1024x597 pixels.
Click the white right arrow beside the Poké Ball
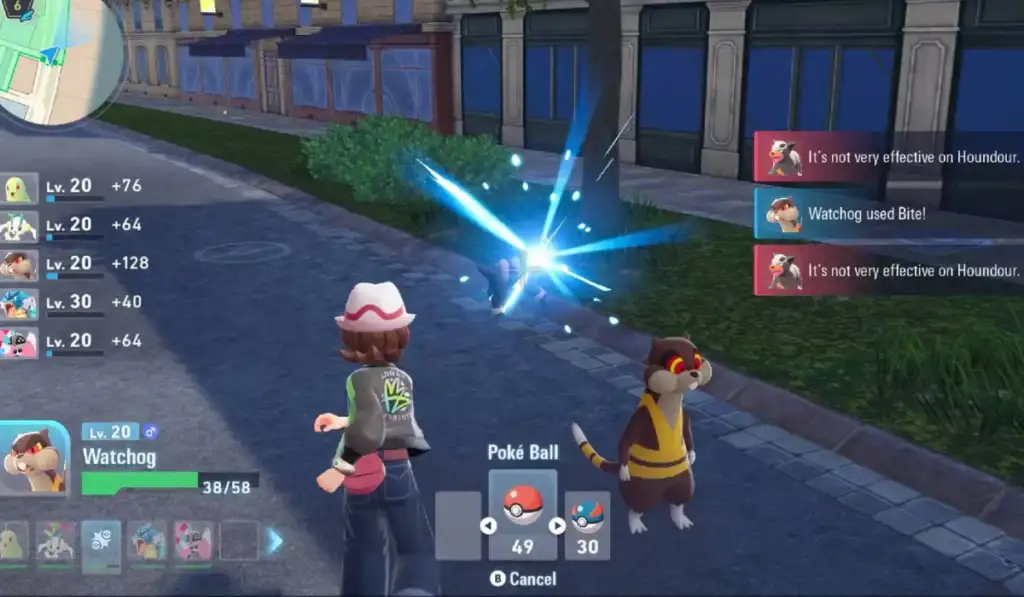(557, 525)
